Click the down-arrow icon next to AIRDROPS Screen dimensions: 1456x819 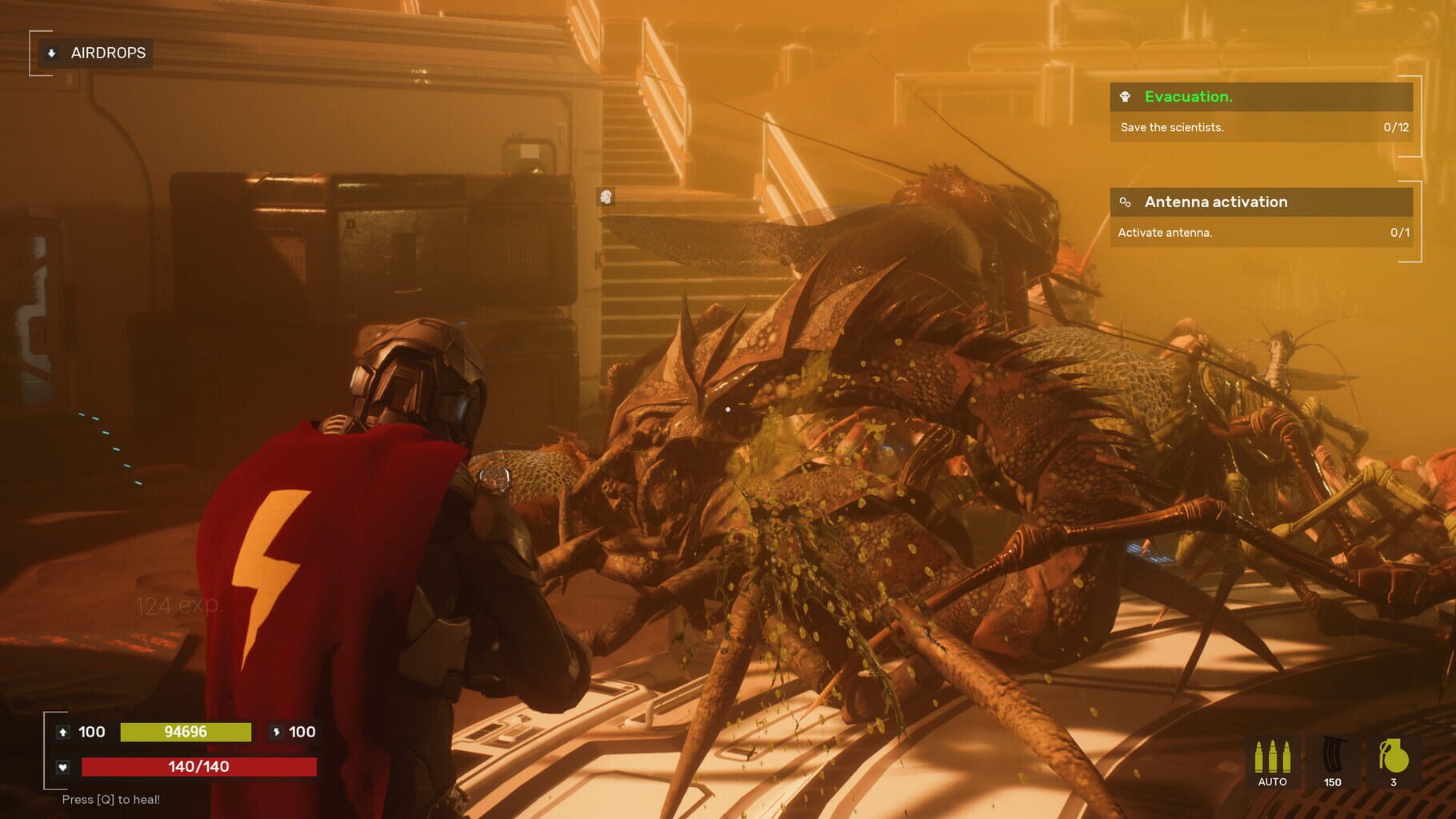(x=50, y=53)
